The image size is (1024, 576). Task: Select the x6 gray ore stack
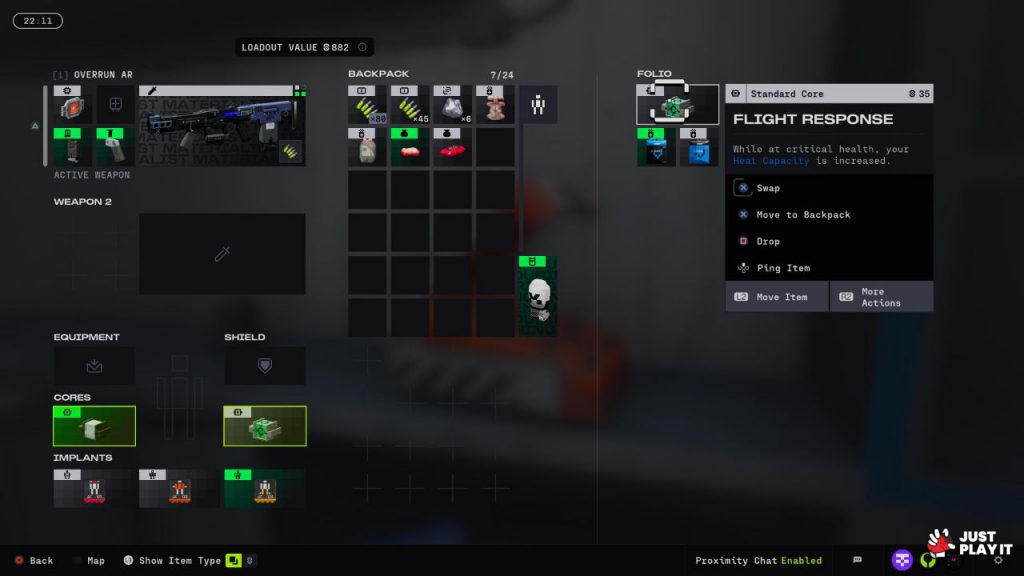[453, 106]
